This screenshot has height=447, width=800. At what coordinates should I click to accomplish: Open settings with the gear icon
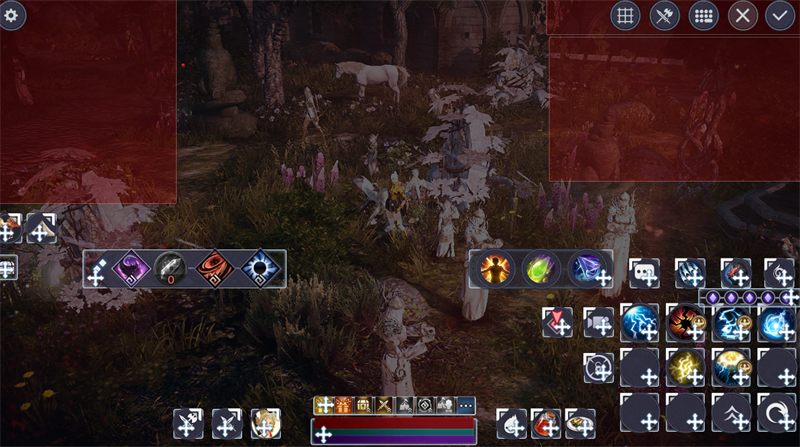(x=12, y=15)
